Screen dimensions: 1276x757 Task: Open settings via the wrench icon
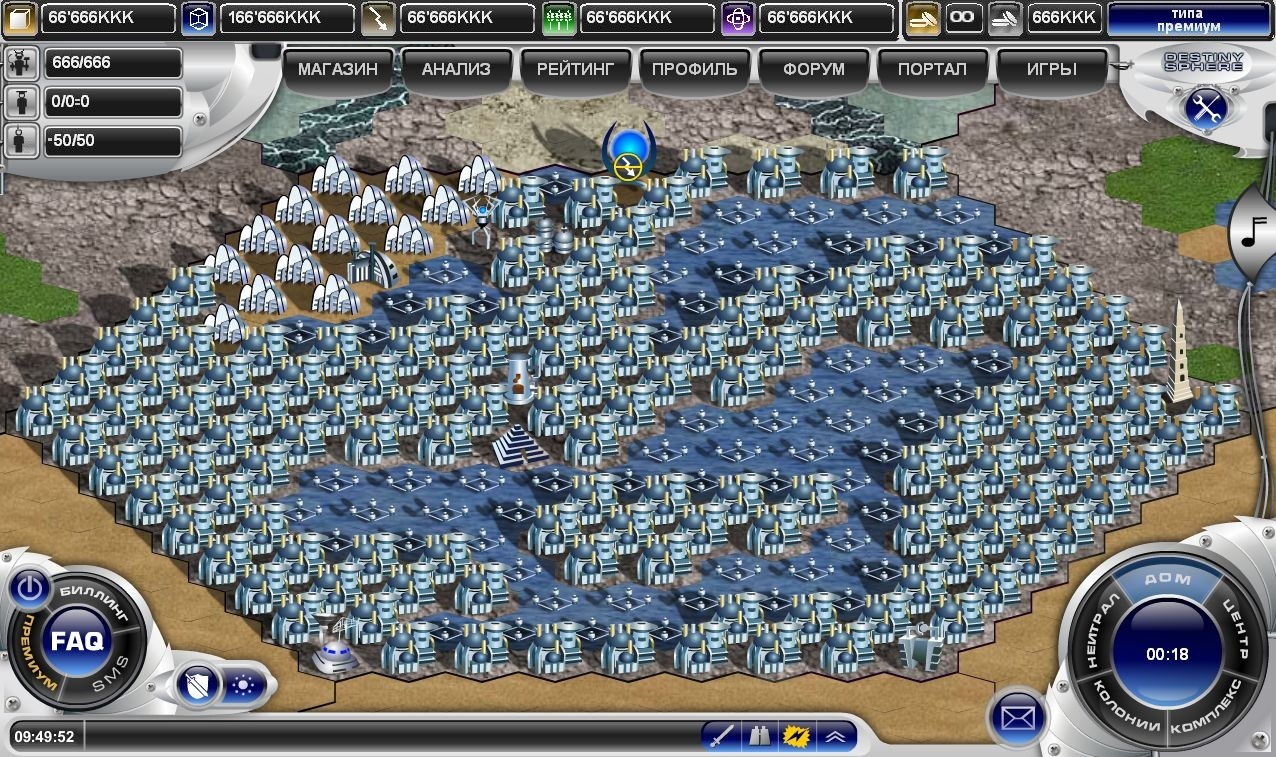click(1205, 106)
